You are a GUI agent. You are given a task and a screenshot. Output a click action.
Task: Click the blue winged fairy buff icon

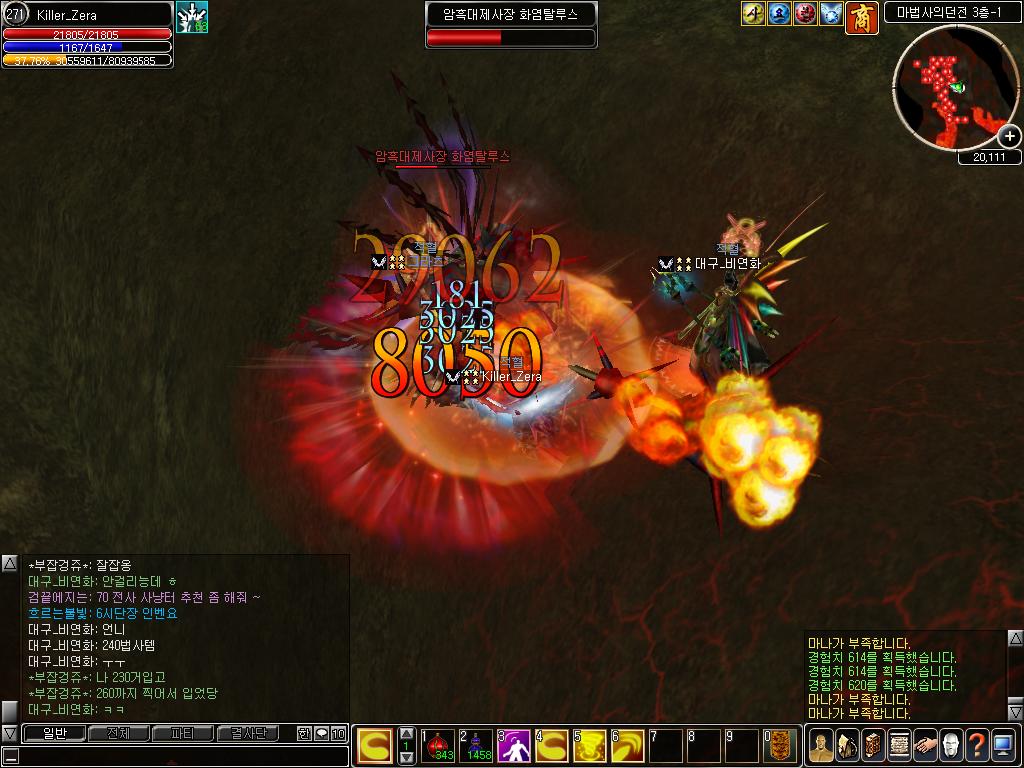tap(831, 13)
